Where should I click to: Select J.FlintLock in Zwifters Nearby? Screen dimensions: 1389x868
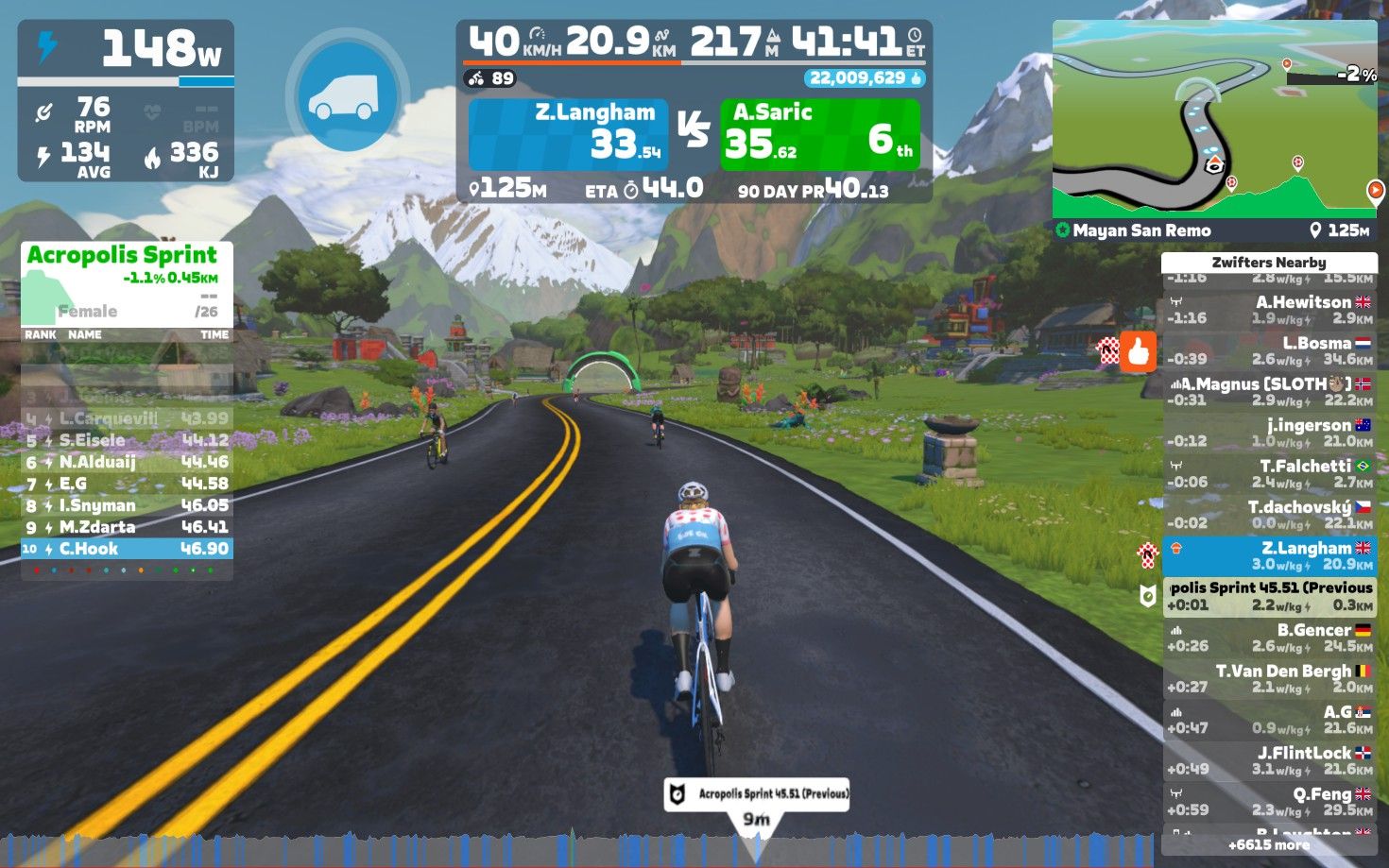(1268, 760)
